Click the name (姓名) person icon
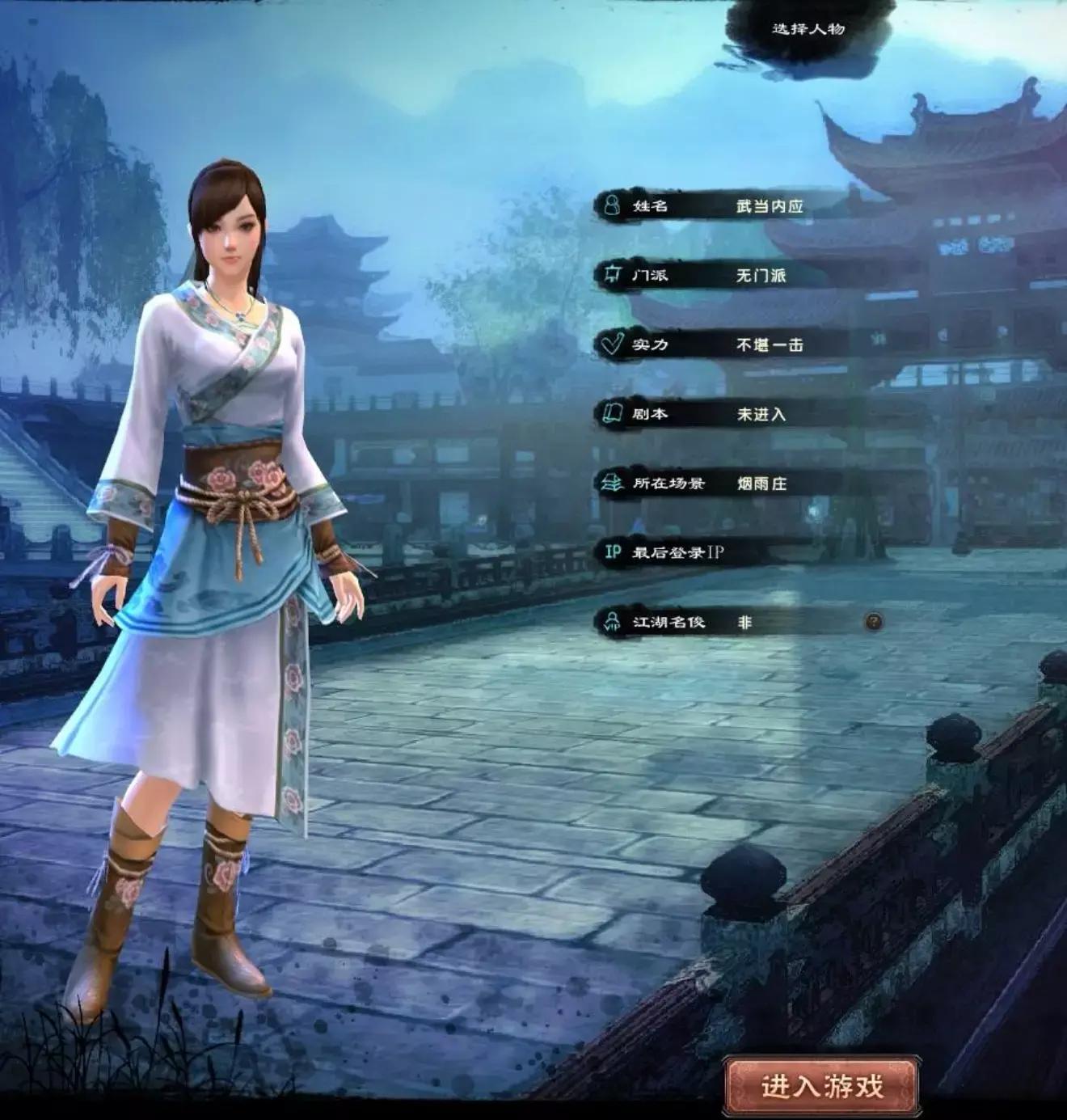The width and height of the screenshot is (1067, 1120). pos(612,205)
